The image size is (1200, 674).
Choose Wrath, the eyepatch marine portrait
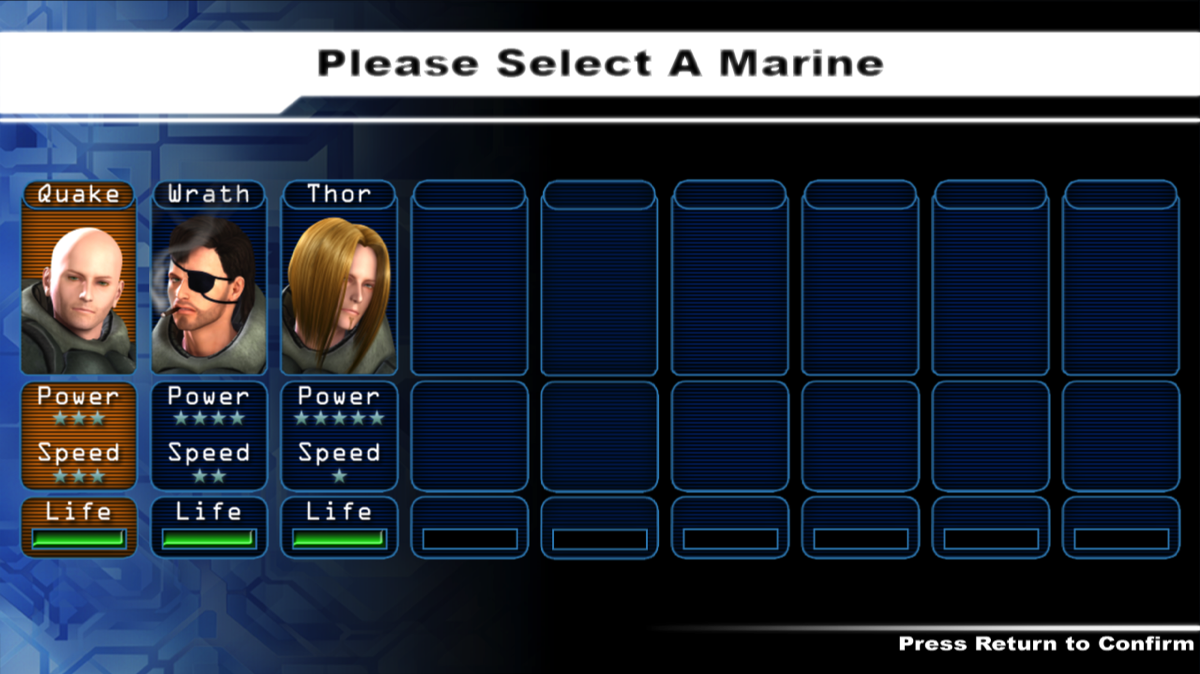pos(208,290)
